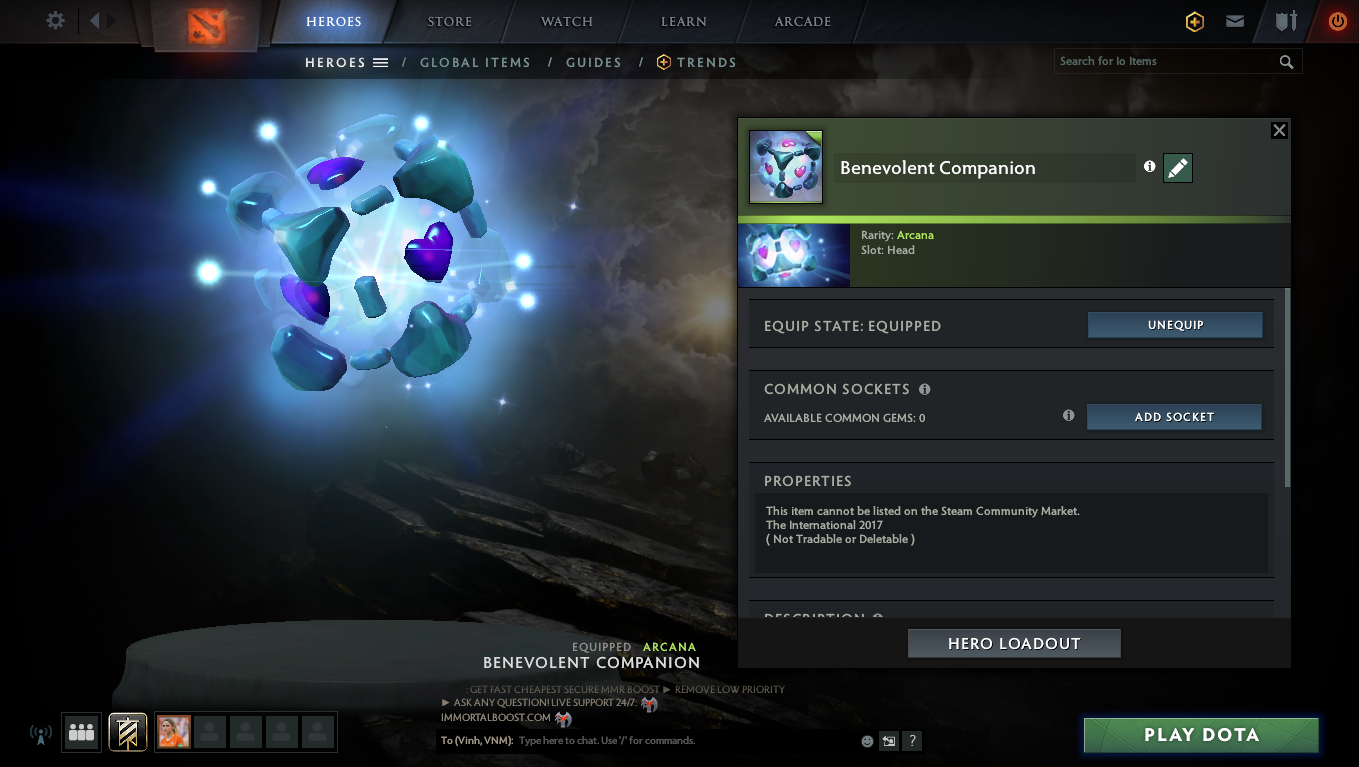Open the friends list icon
This screenshot has height=767, width=1359.
[81, 732]
